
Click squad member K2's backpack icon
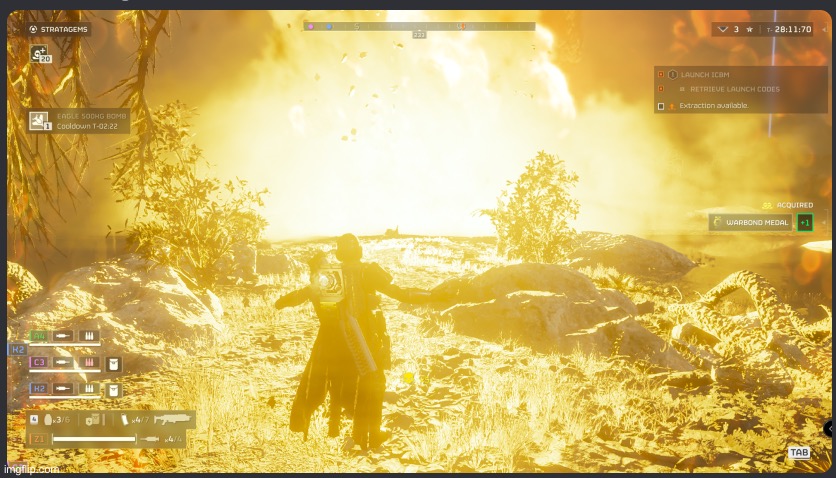pos(114,390)
